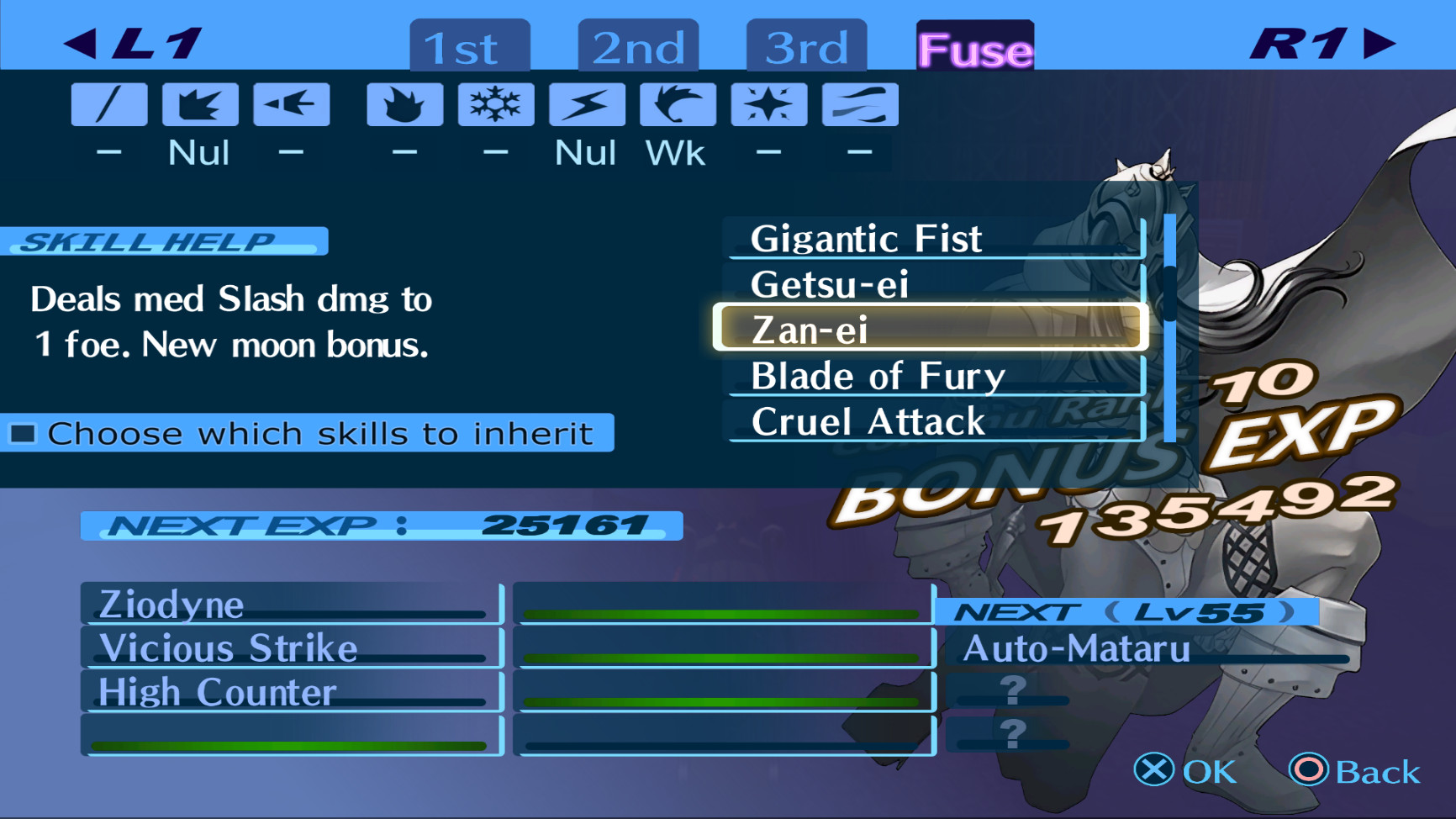Select the Strike element icon marked Nul
Viewport: 1456px width, 819px height.
click(x=200, y=103)
